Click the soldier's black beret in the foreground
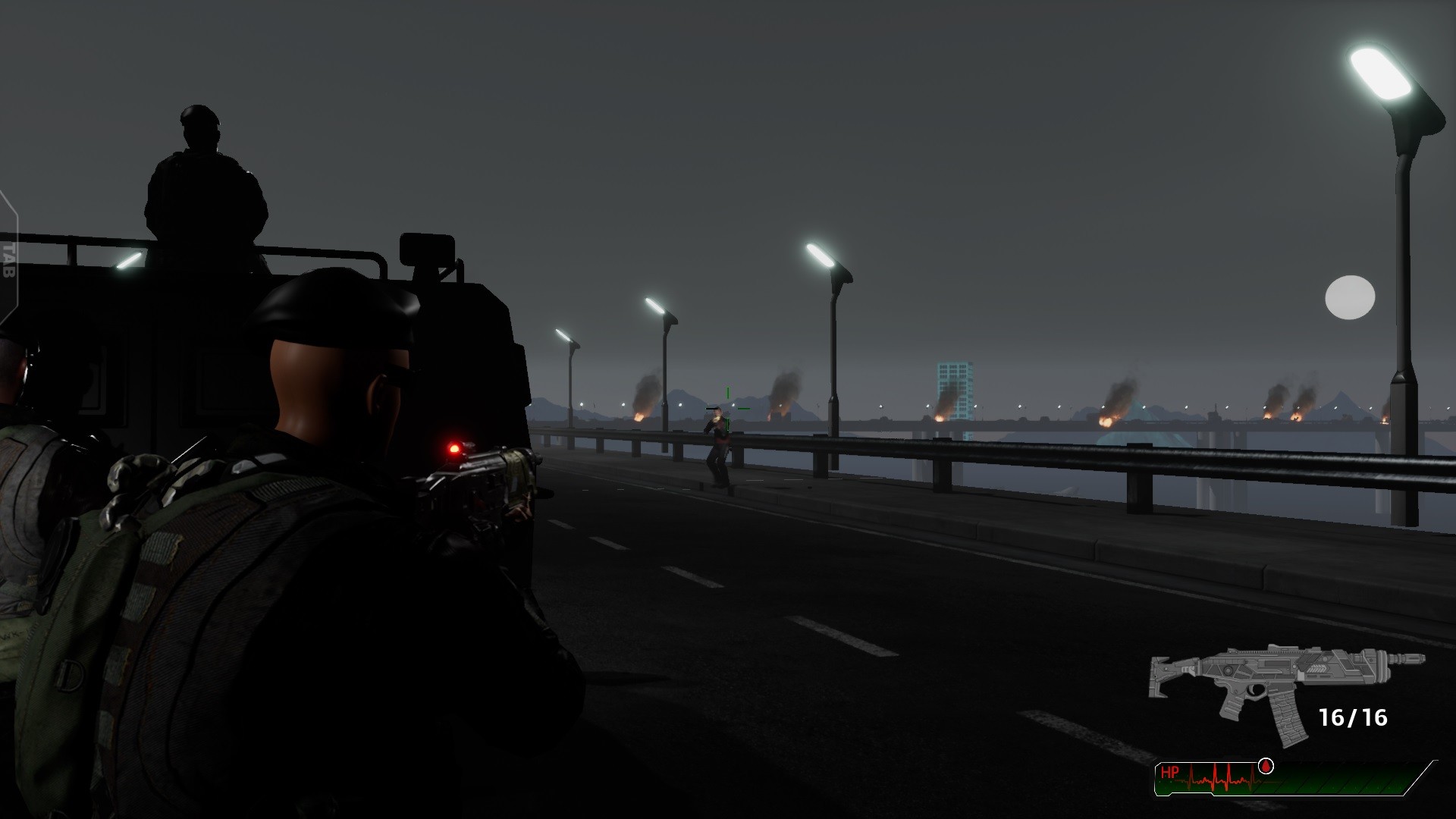This screenshot has width=1456, height=819. pos(334,311)
